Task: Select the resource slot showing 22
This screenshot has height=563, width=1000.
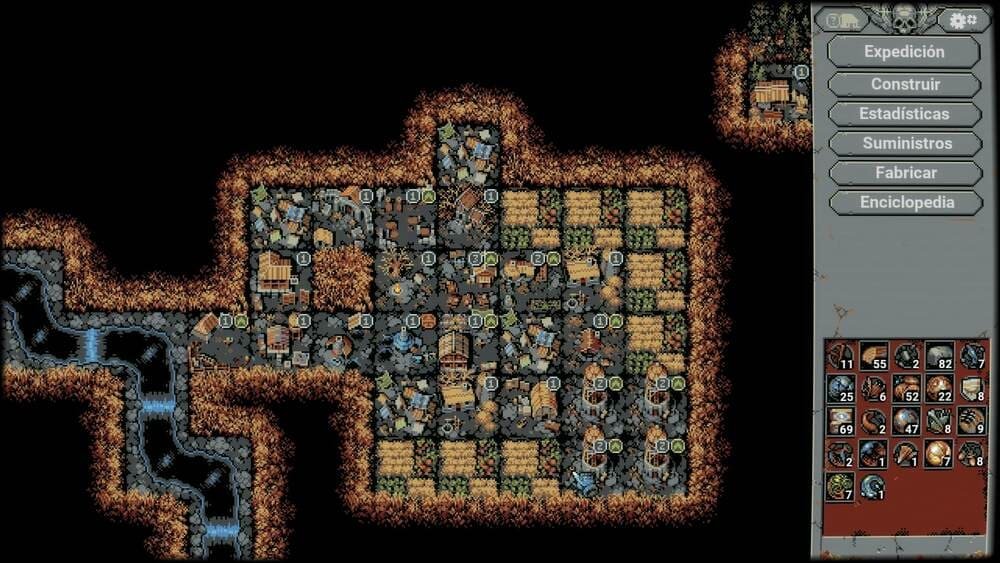Action: [939, 388]
